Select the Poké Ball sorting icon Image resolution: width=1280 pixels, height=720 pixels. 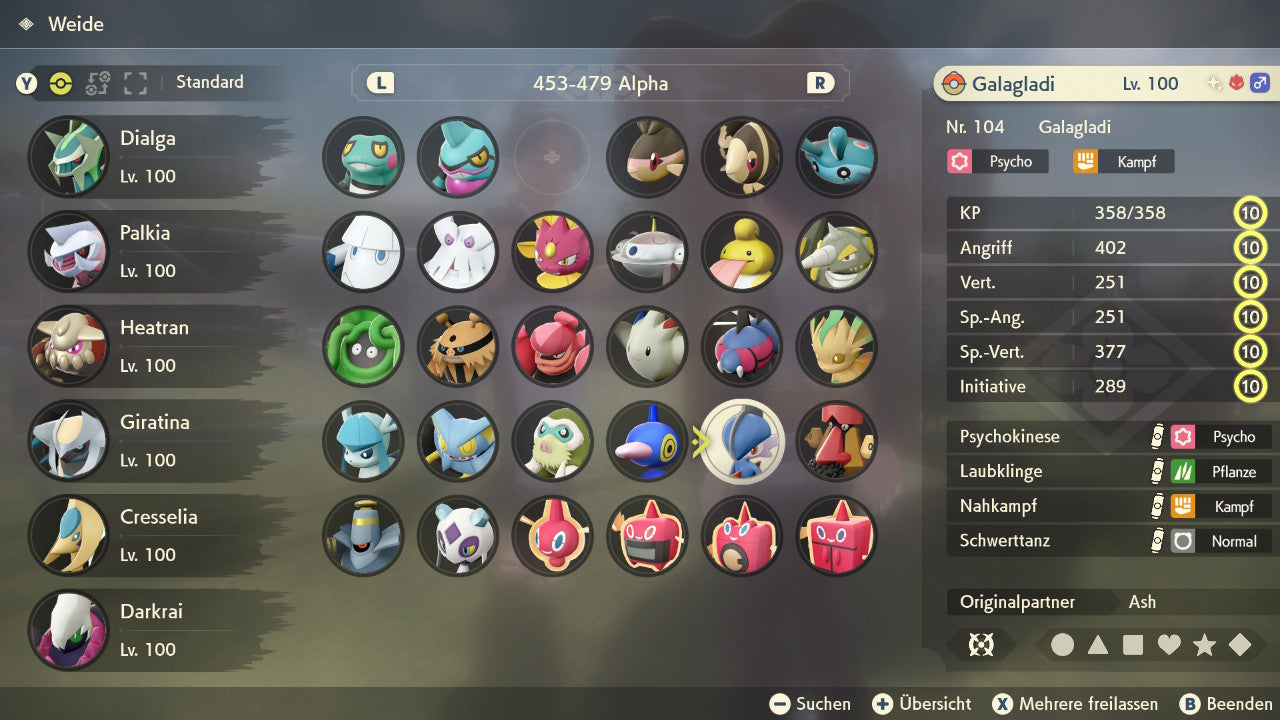61,84
